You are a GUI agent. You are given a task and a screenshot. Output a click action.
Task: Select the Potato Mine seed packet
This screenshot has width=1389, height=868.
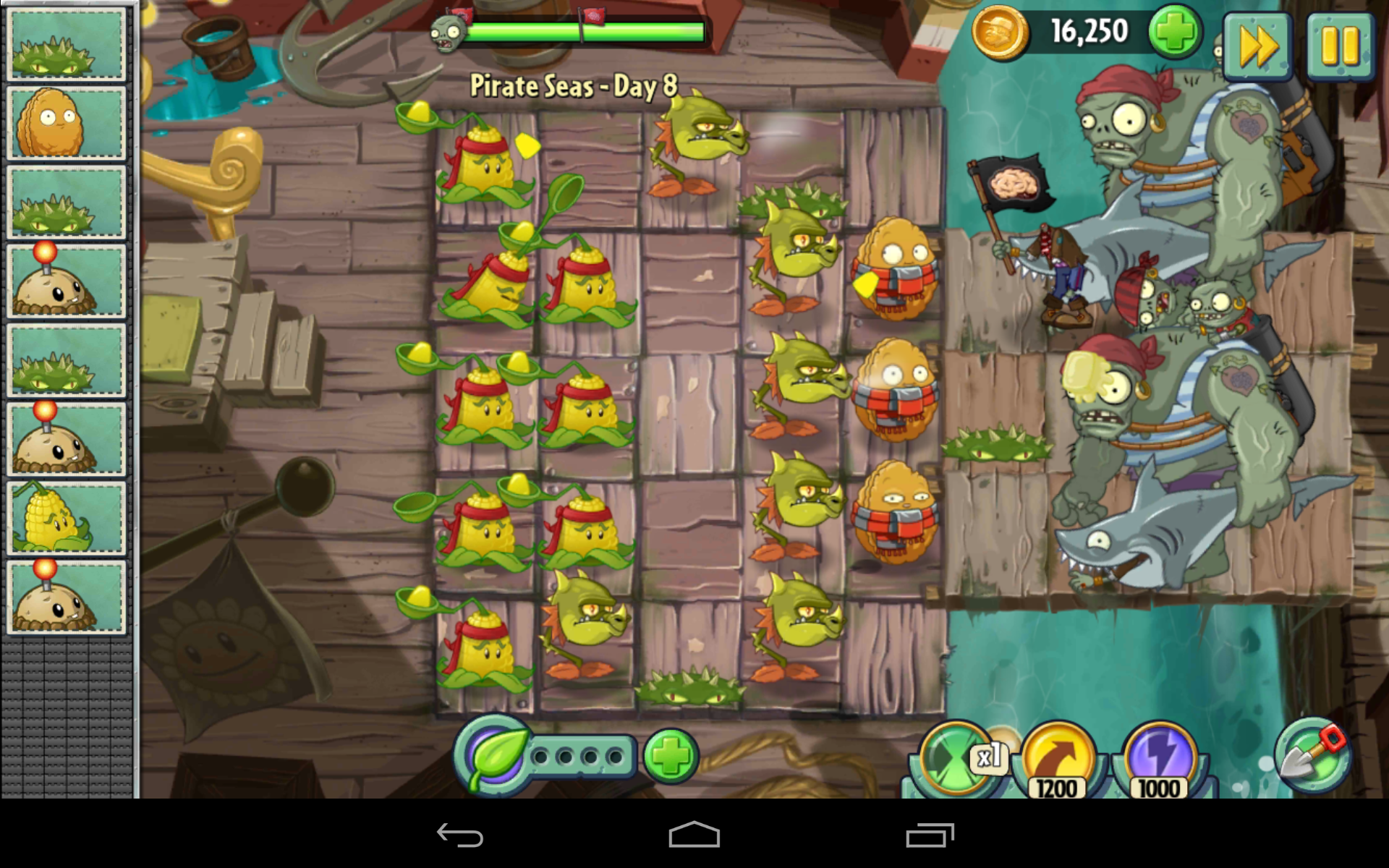(x=66, y=281)
